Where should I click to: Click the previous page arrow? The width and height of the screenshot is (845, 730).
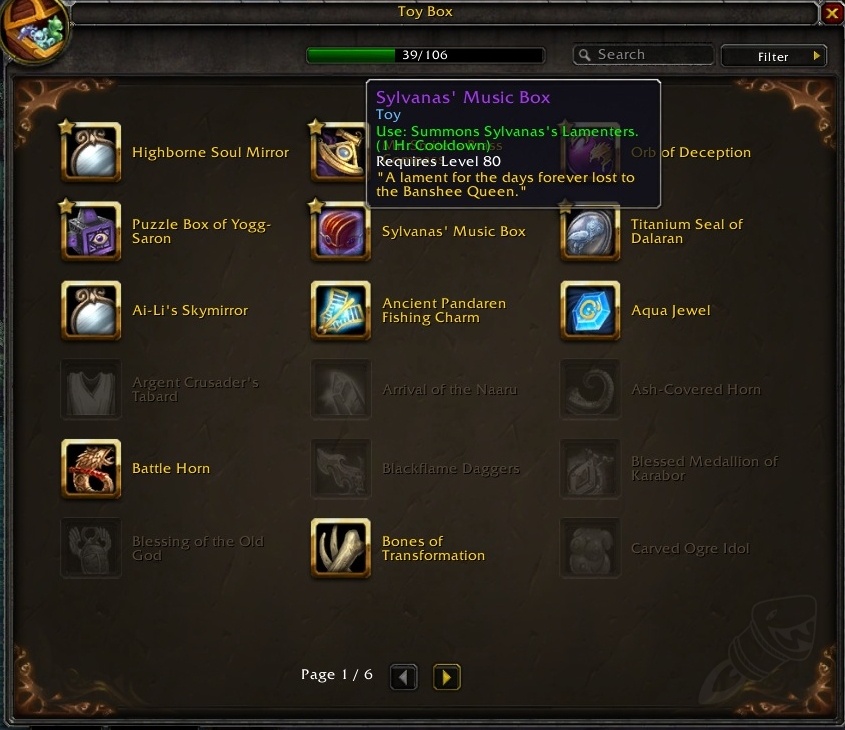(403, 677)
